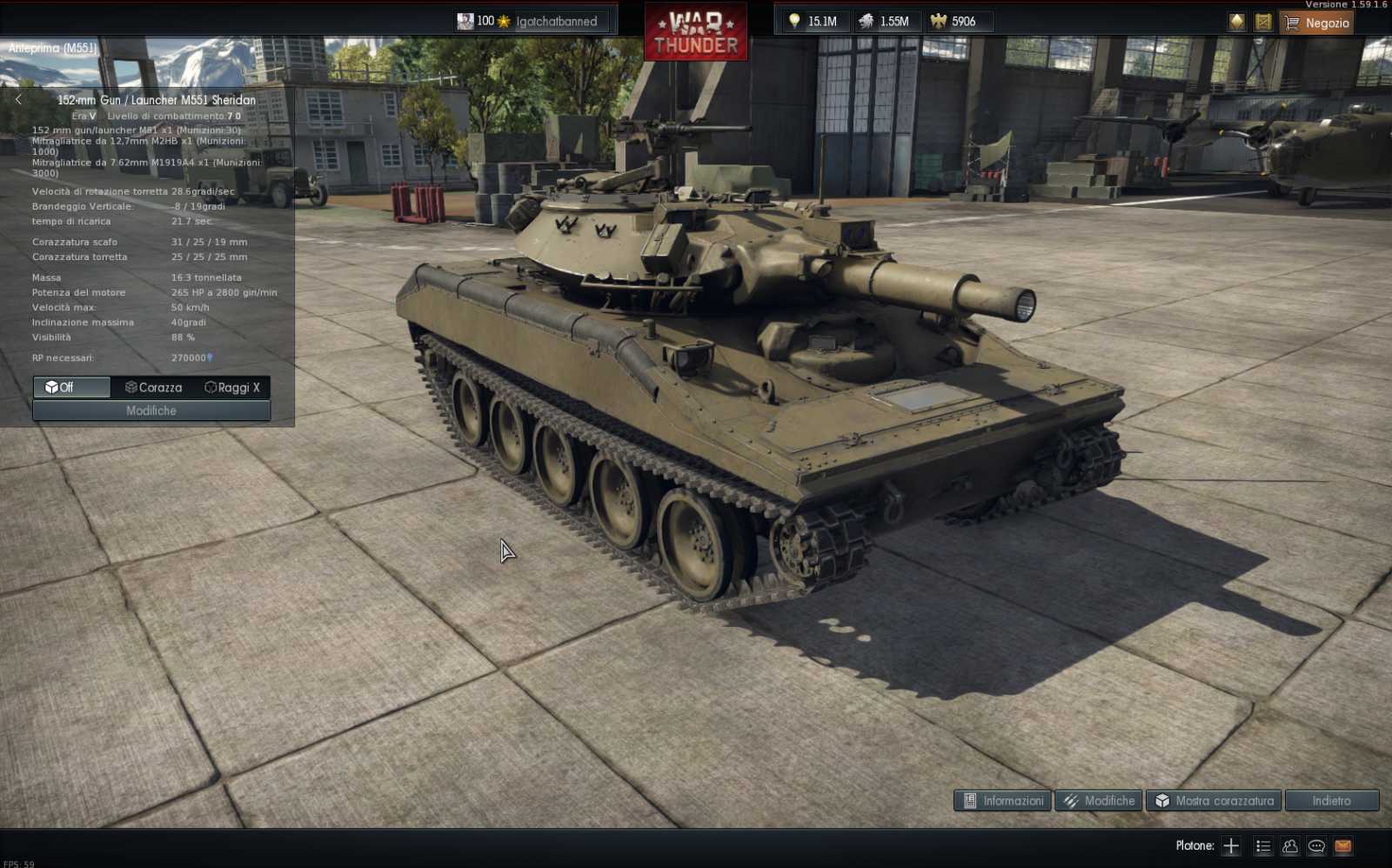Select the Informazioni tab

[x=1002, y=801]
